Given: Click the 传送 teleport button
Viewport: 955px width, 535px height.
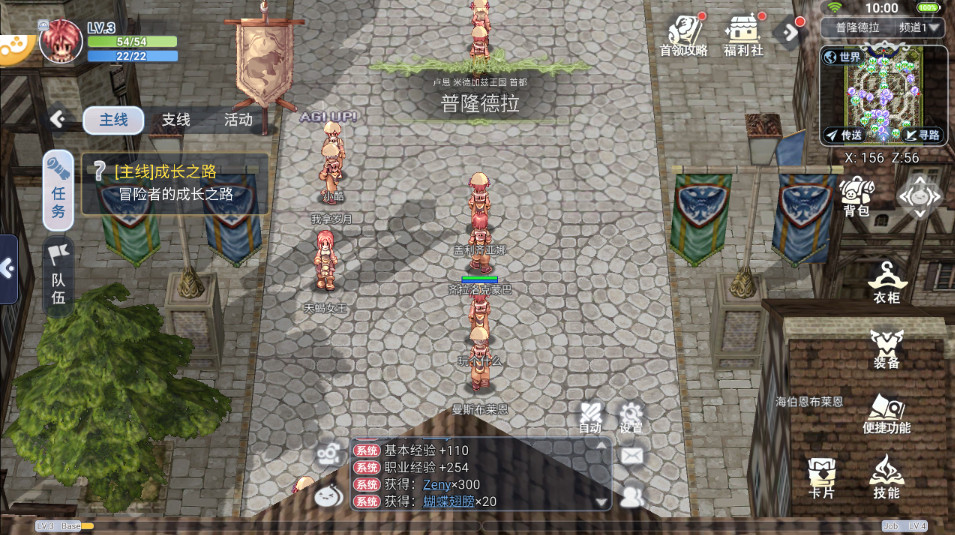Looking at the screenshot, I should point(843,135).
